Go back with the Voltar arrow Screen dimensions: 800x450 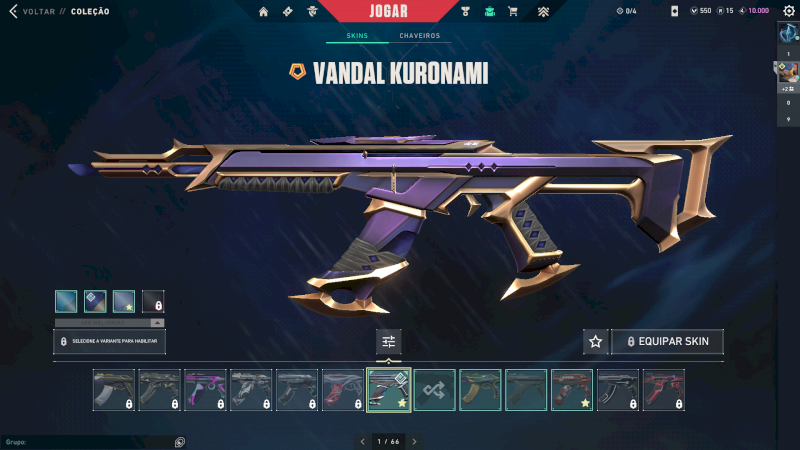pos(13,12)
